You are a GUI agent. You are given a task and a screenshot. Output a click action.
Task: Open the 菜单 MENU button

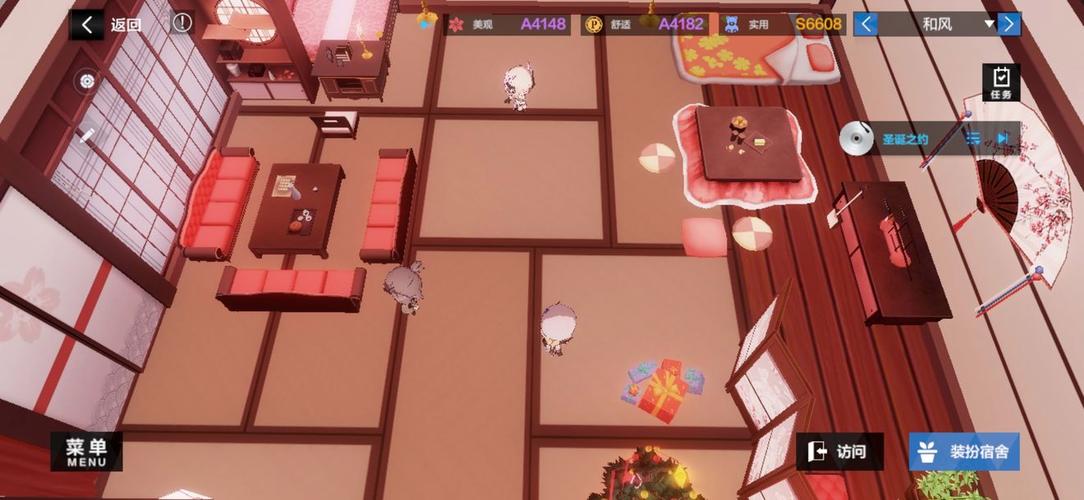(86, 452)
